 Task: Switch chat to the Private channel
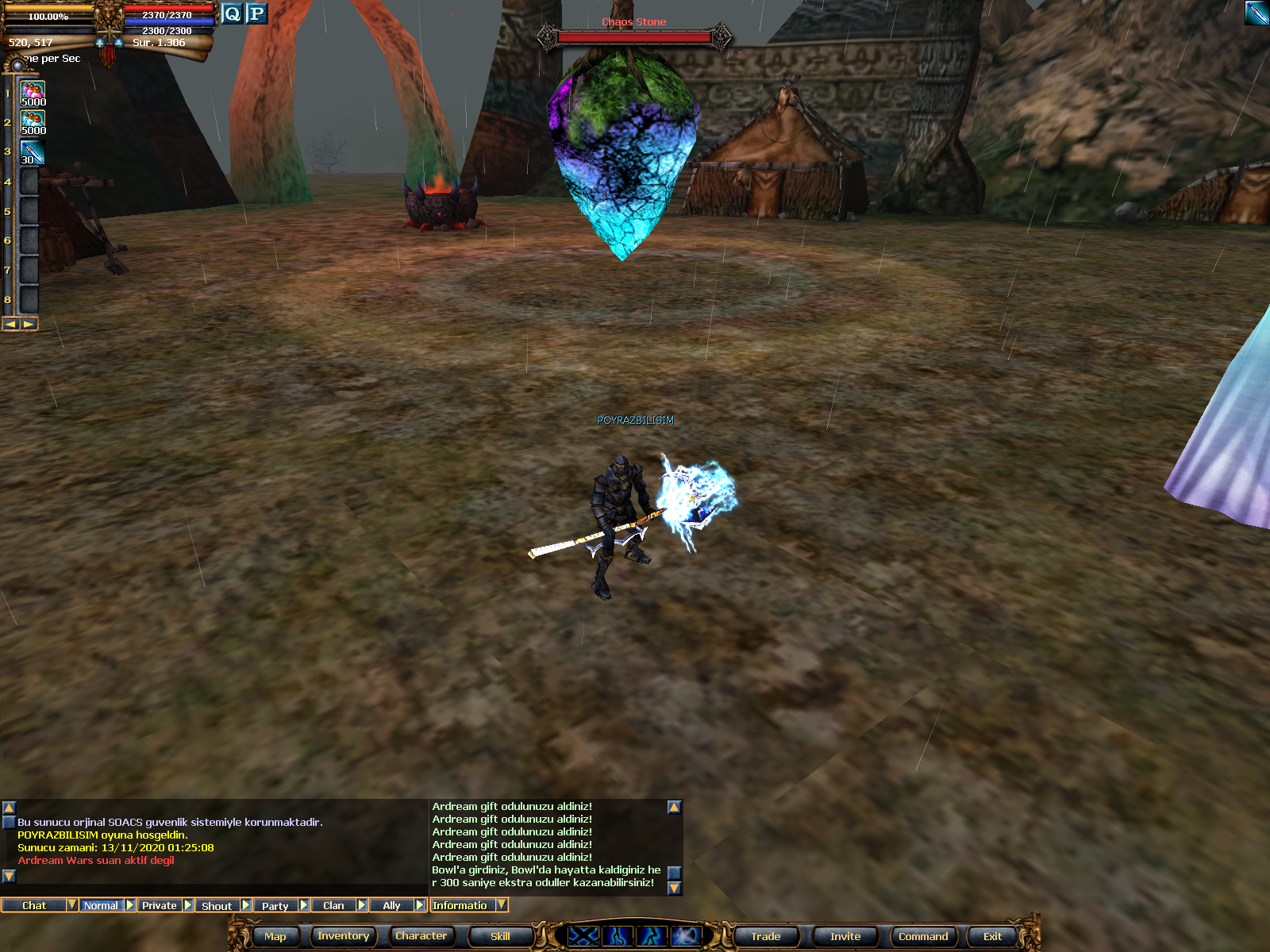pyautogui.click(x=160, y=905)
